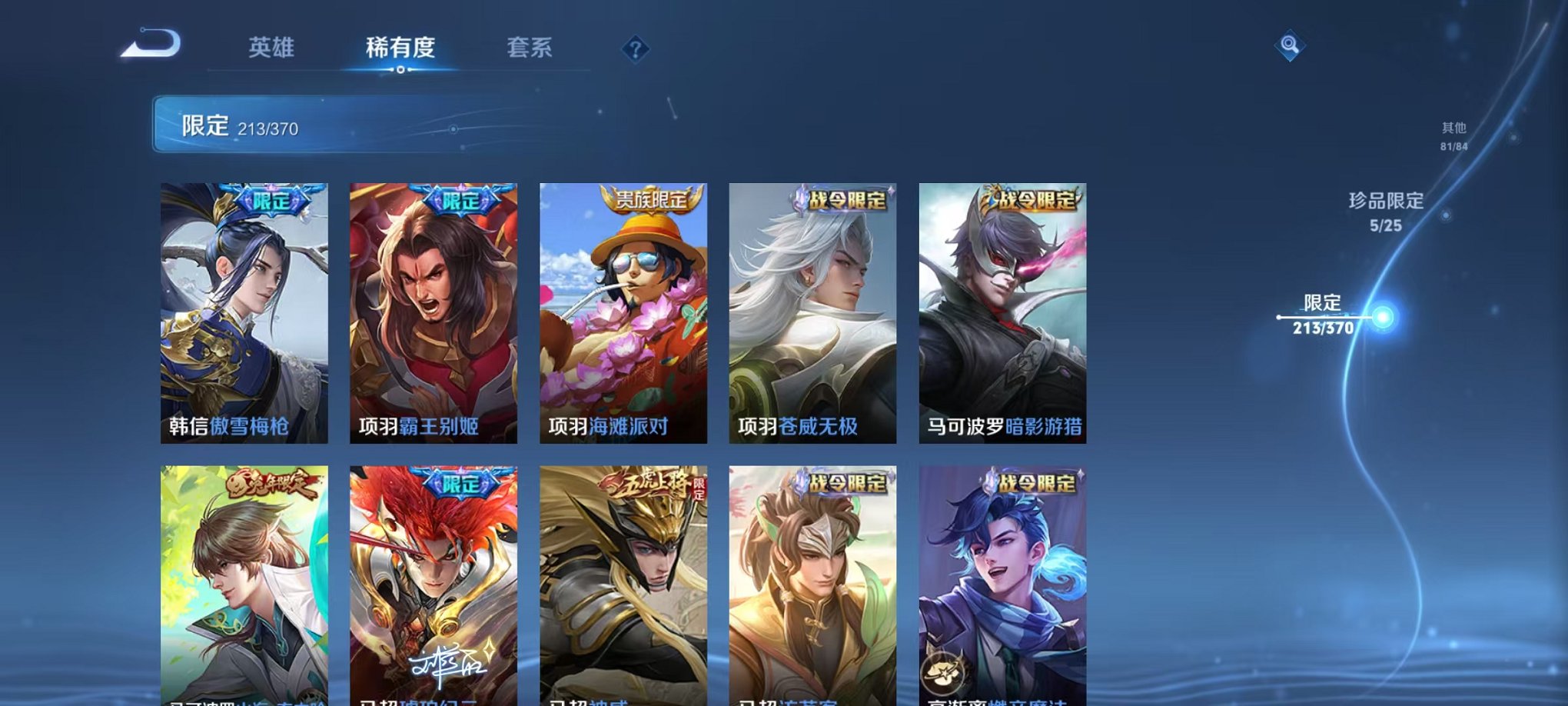The height and width of the screenshot is (706, 1568).
Task: Switch to the 英雄 tab
Action: coord(272,48)
